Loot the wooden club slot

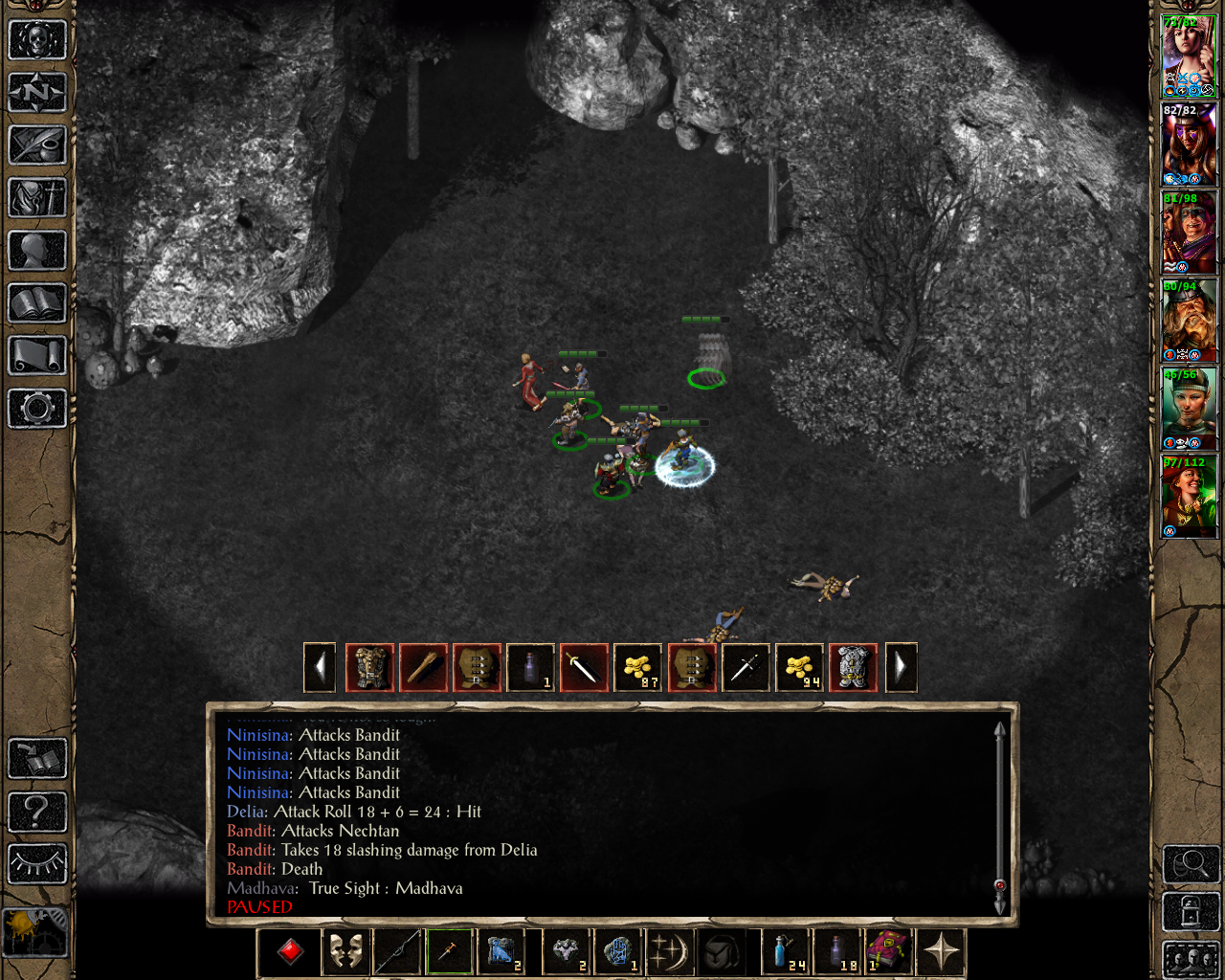(423, 667)
